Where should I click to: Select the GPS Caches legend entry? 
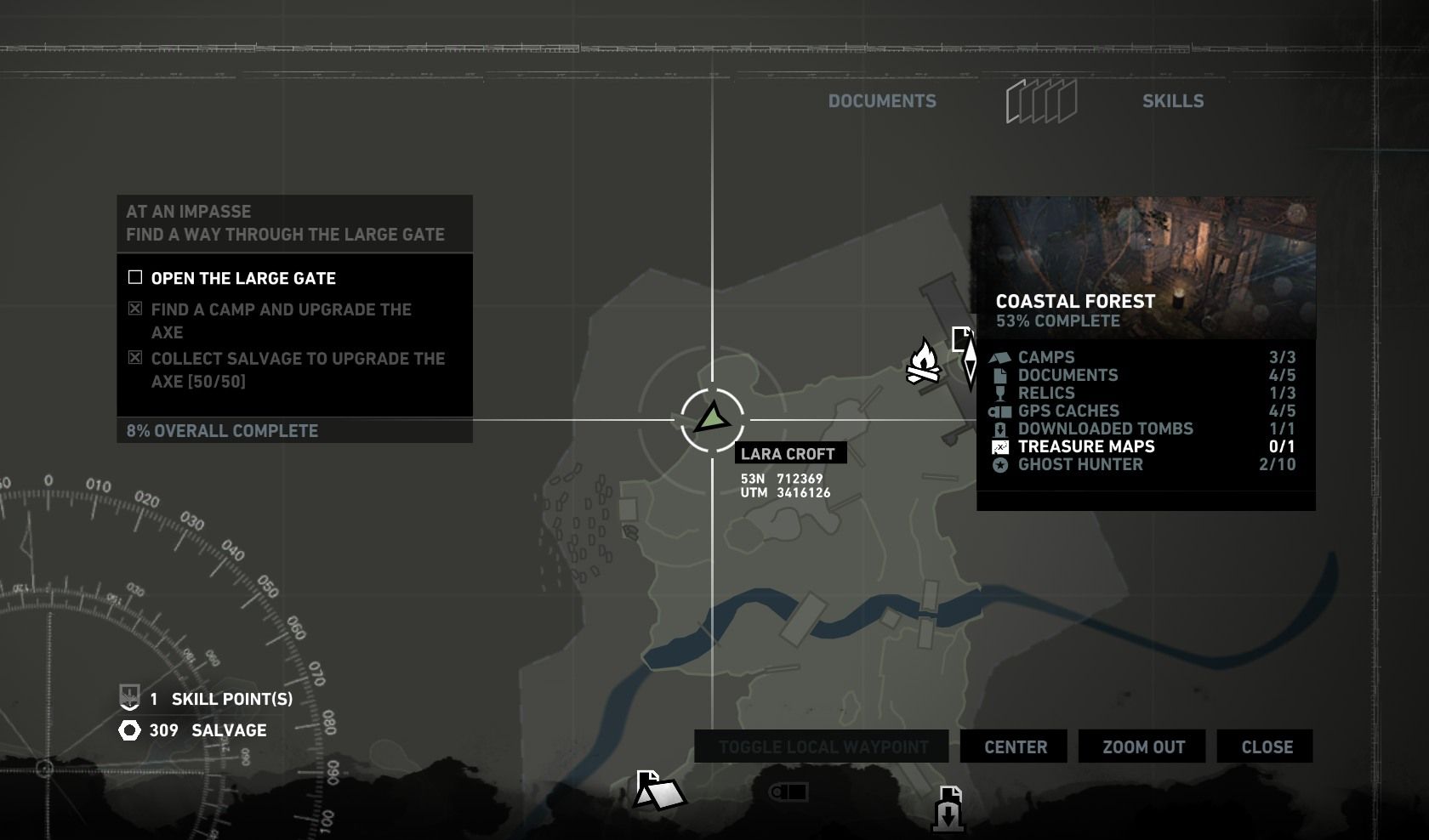[x=1068, y=411]
